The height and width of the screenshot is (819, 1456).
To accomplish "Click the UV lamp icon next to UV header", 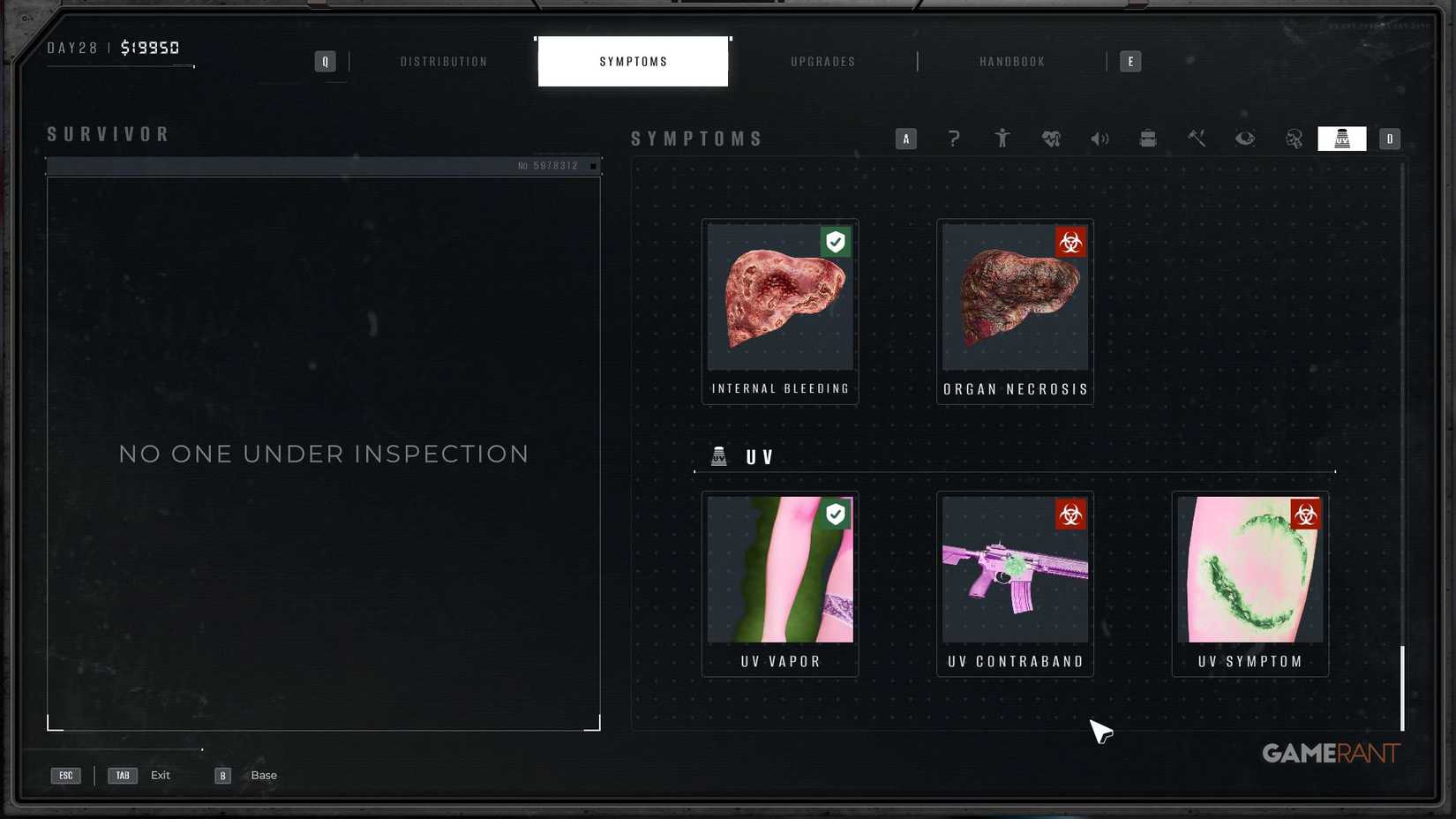I will 720,456.
